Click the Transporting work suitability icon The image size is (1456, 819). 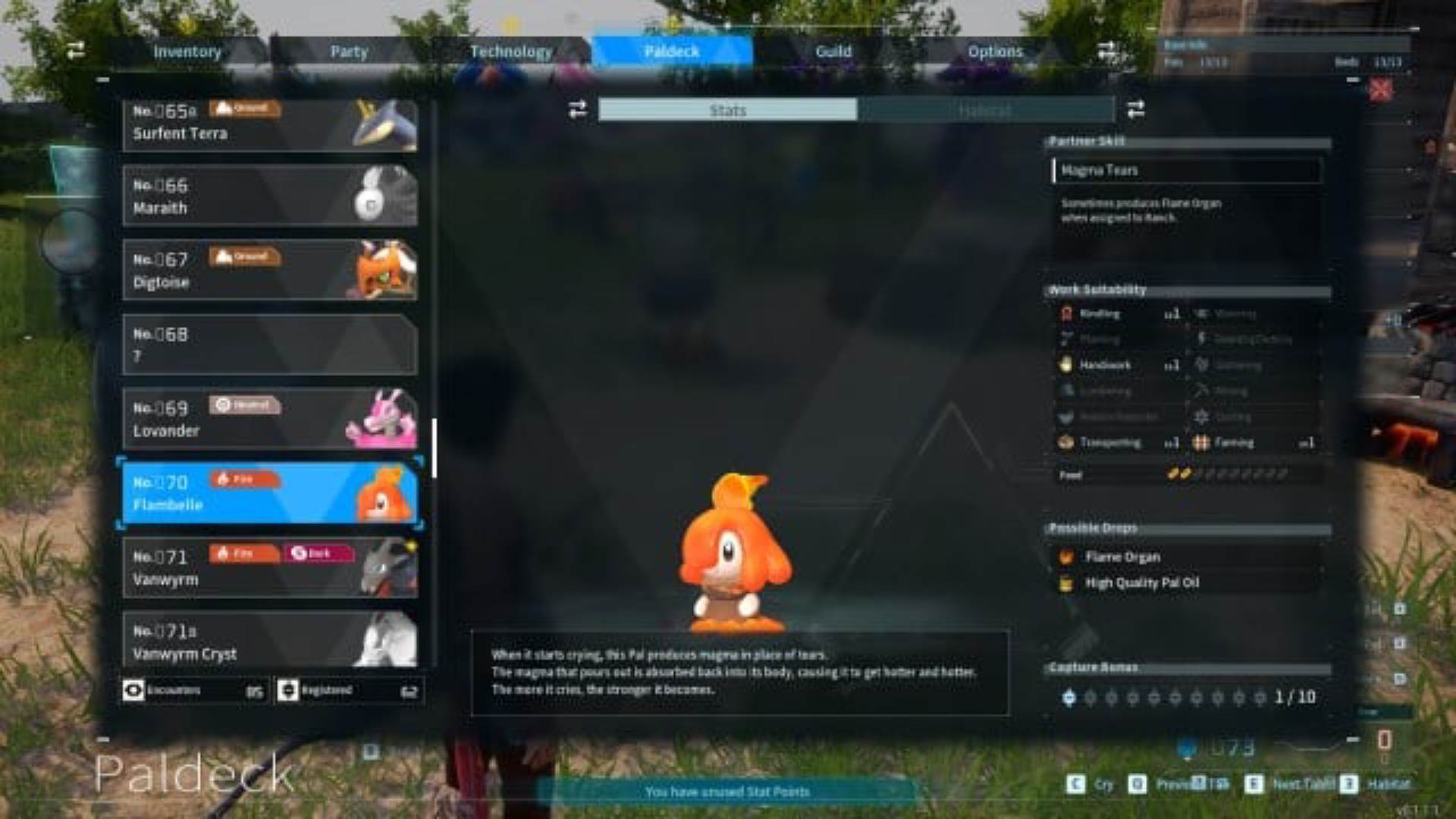[x=1065, y=442]
